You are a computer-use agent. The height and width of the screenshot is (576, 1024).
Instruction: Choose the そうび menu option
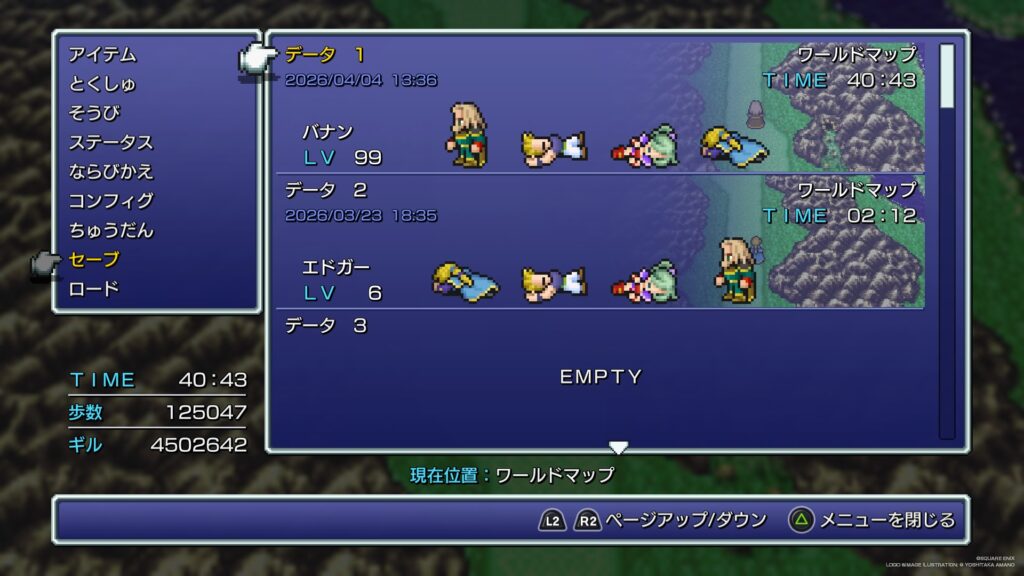(94, 113)
